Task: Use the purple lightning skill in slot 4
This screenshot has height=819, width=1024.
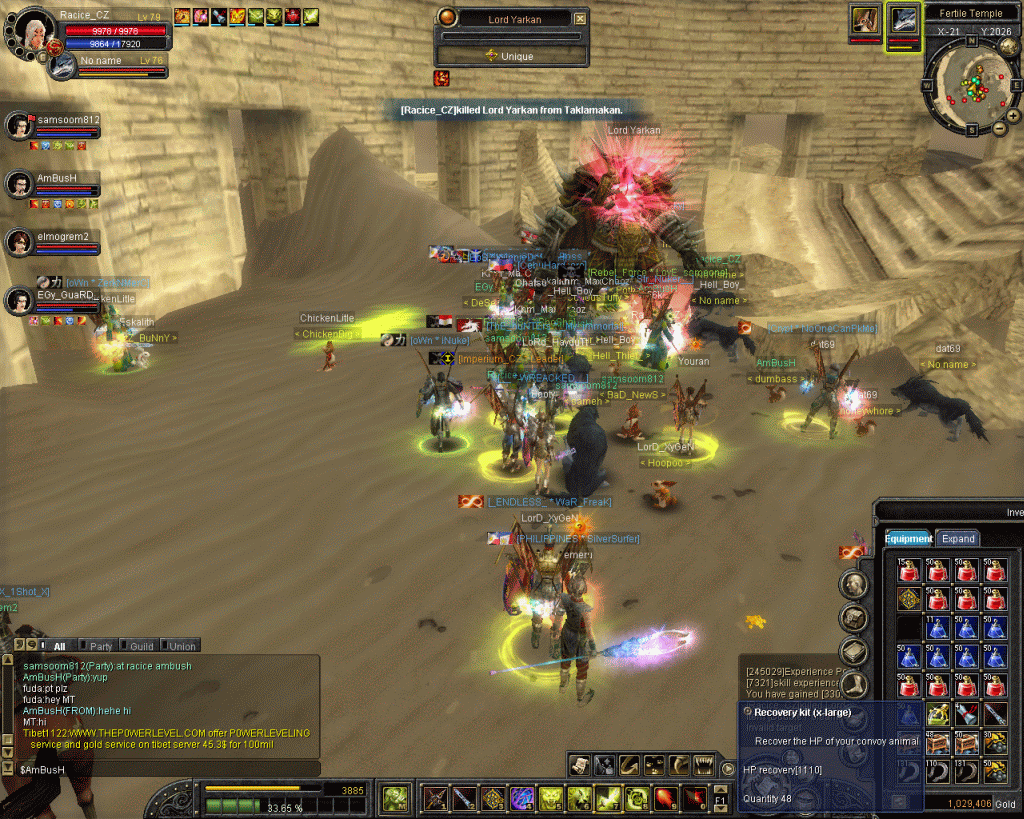Action: (x=522, y=798)
